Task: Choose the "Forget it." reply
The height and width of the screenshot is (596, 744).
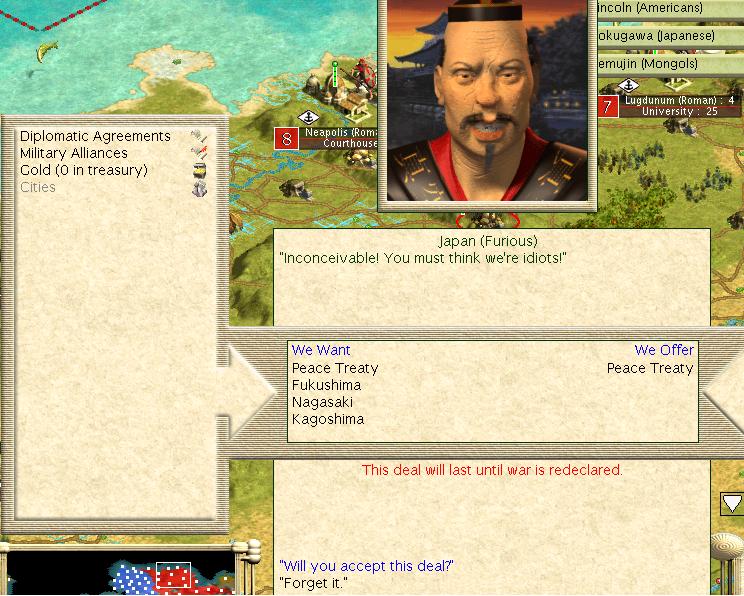Action: (x=312, y=582)
